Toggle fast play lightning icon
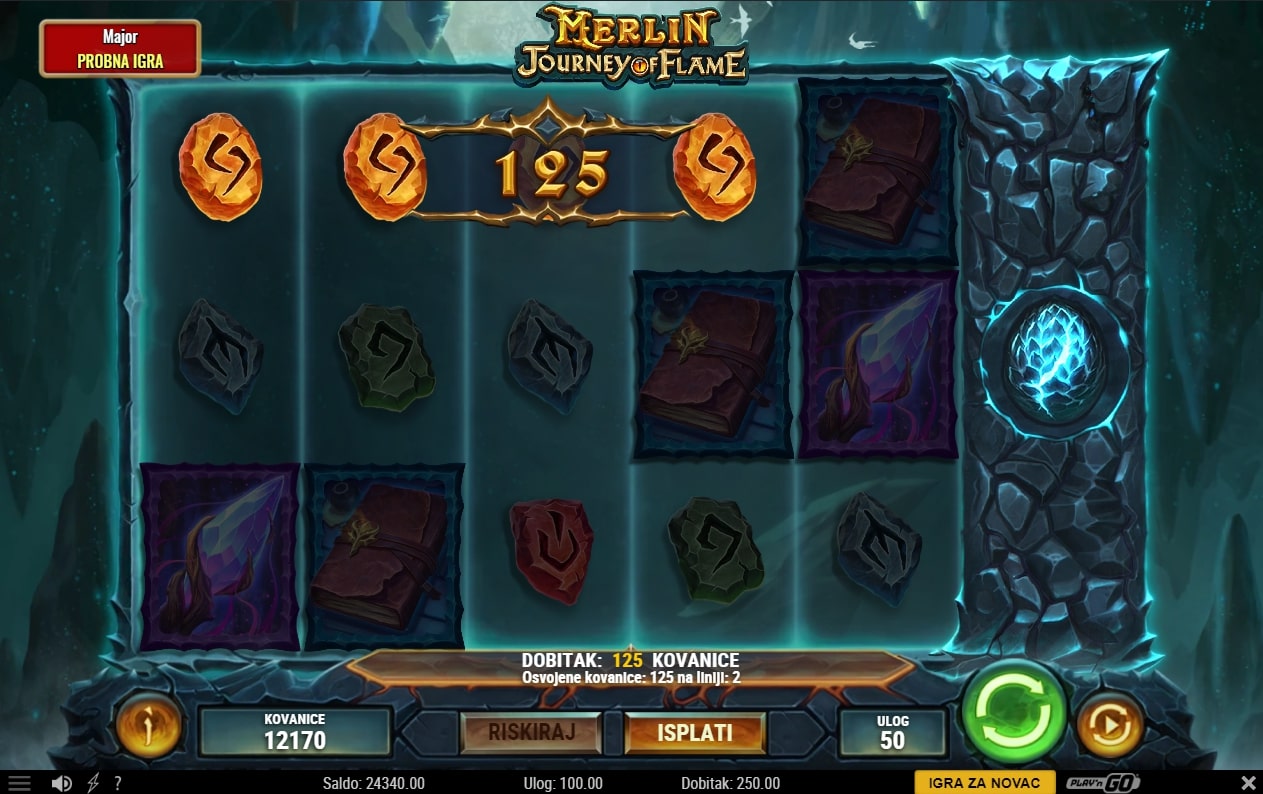1263x794 pixels. point(93,783)
